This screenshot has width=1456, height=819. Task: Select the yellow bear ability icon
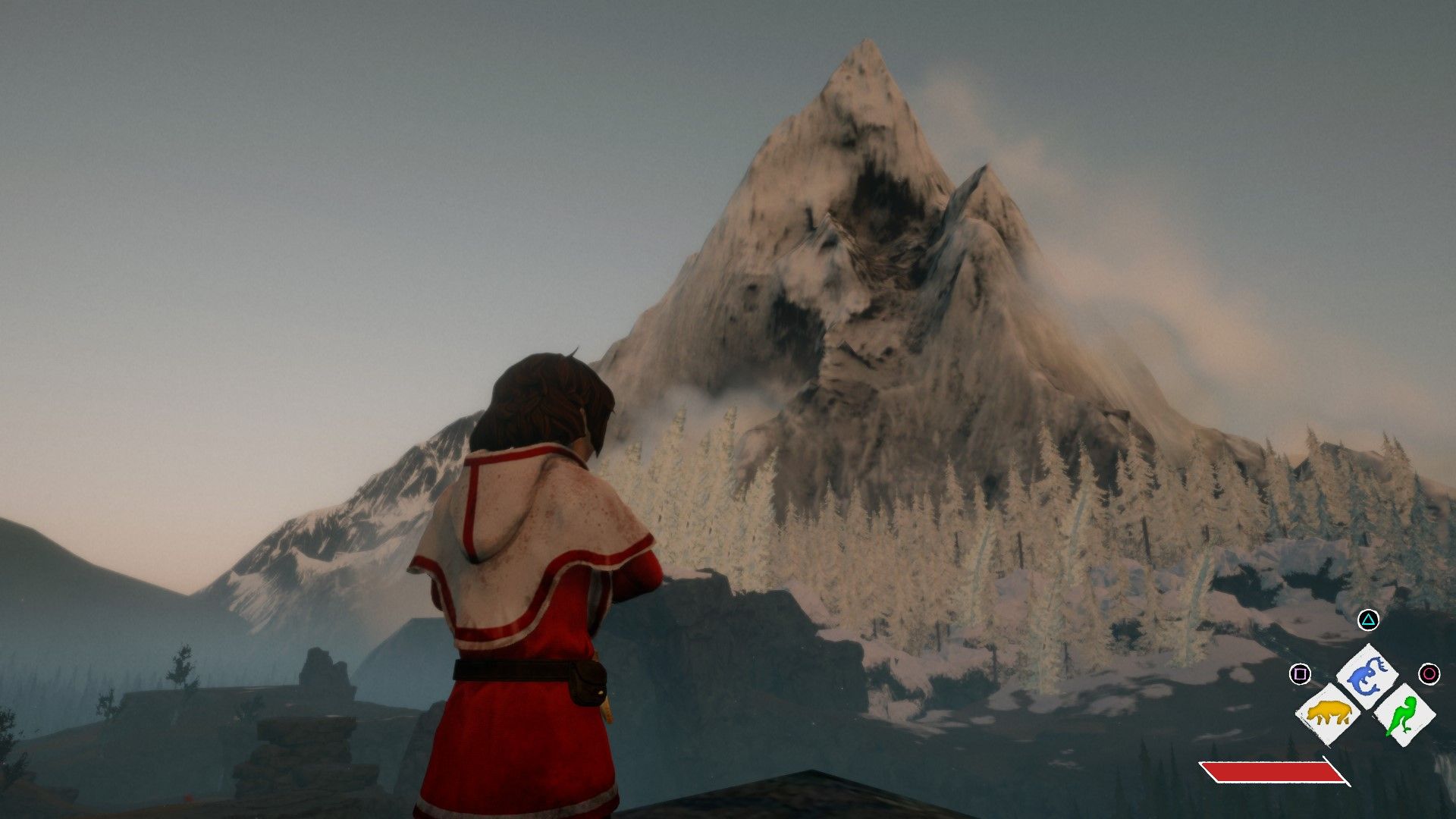pos(1328,714)
